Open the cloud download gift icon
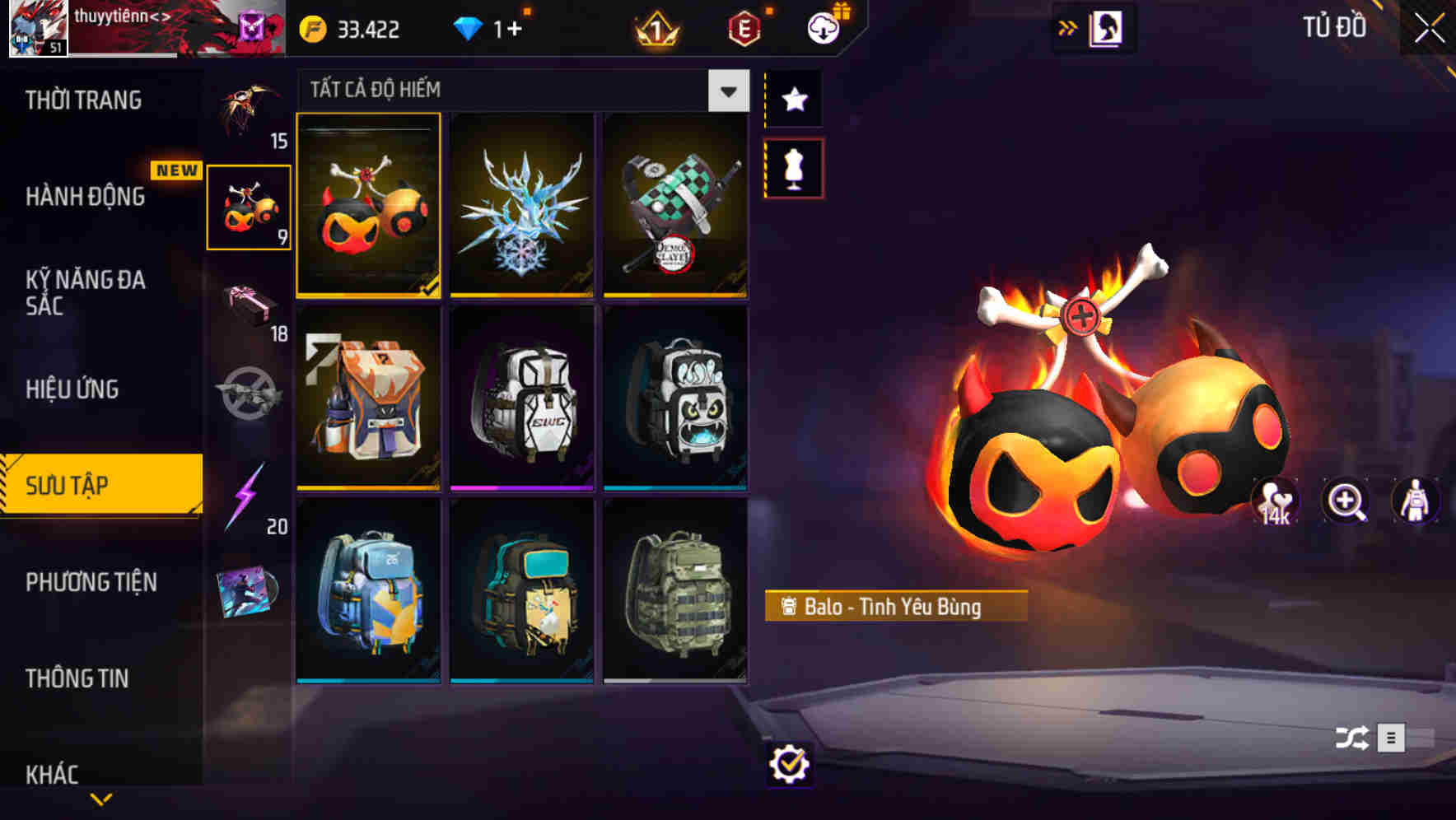This screenshot has height=820, width=1456. [x=822, y=27]
